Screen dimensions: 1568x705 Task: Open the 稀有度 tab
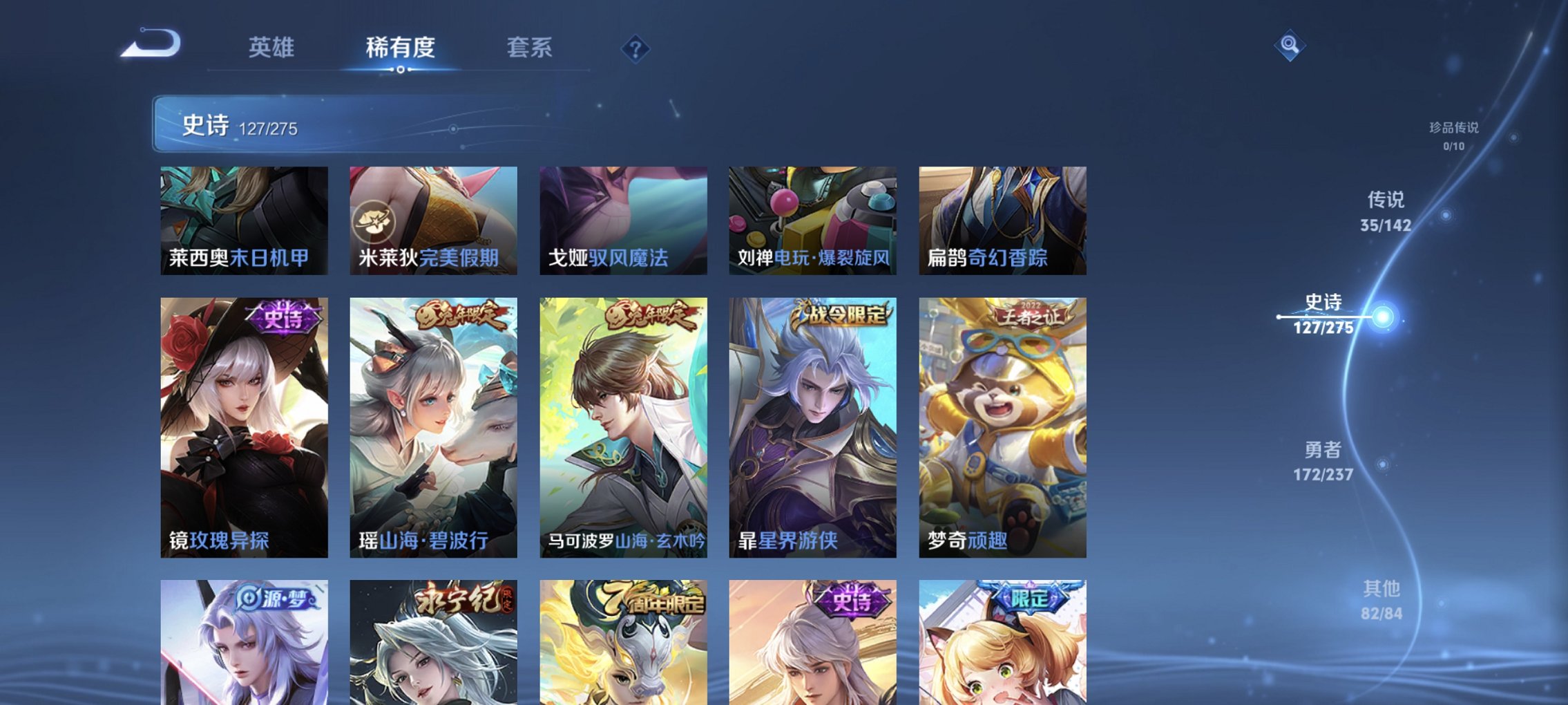tap(398, 48)
